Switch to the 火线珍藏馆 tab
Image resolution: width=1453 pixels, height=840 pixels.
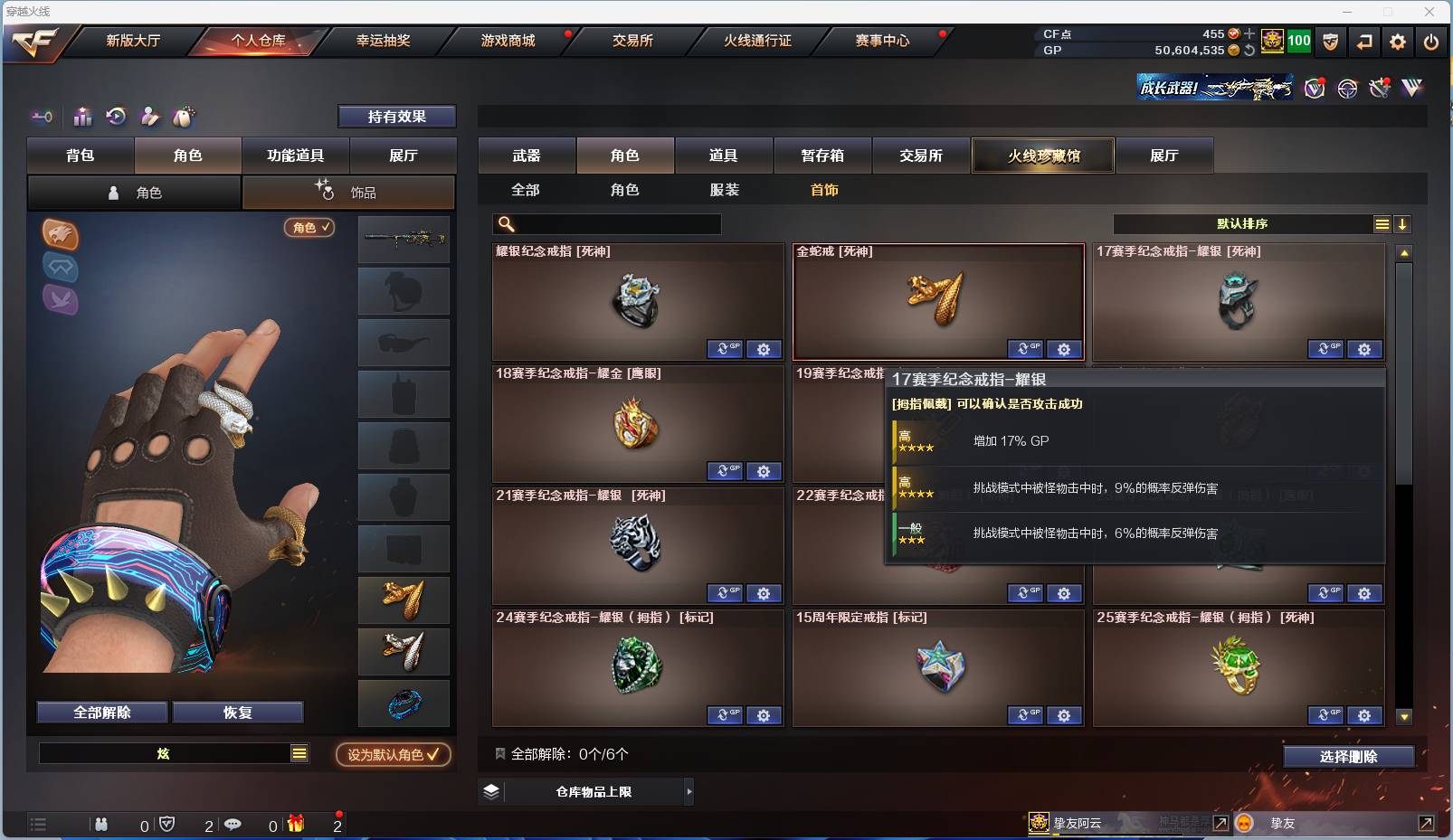click(x=1041, y=155)
